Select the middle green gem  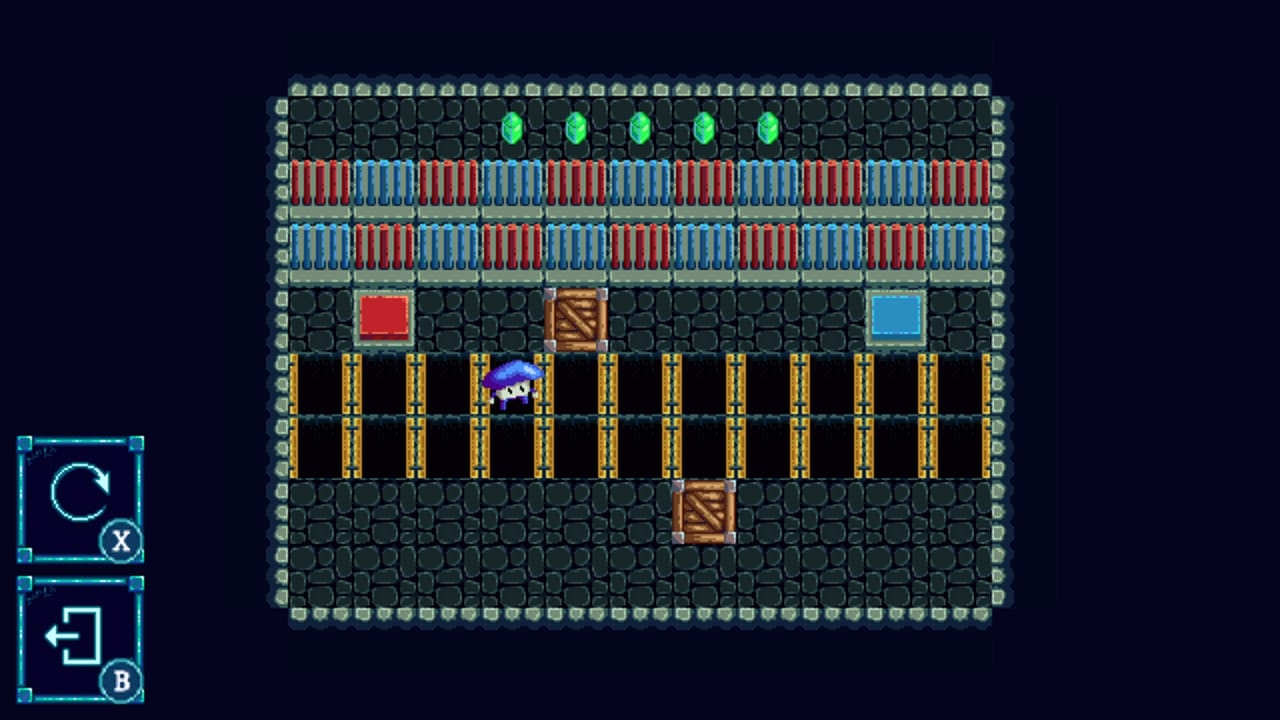(x=640, y=125)
